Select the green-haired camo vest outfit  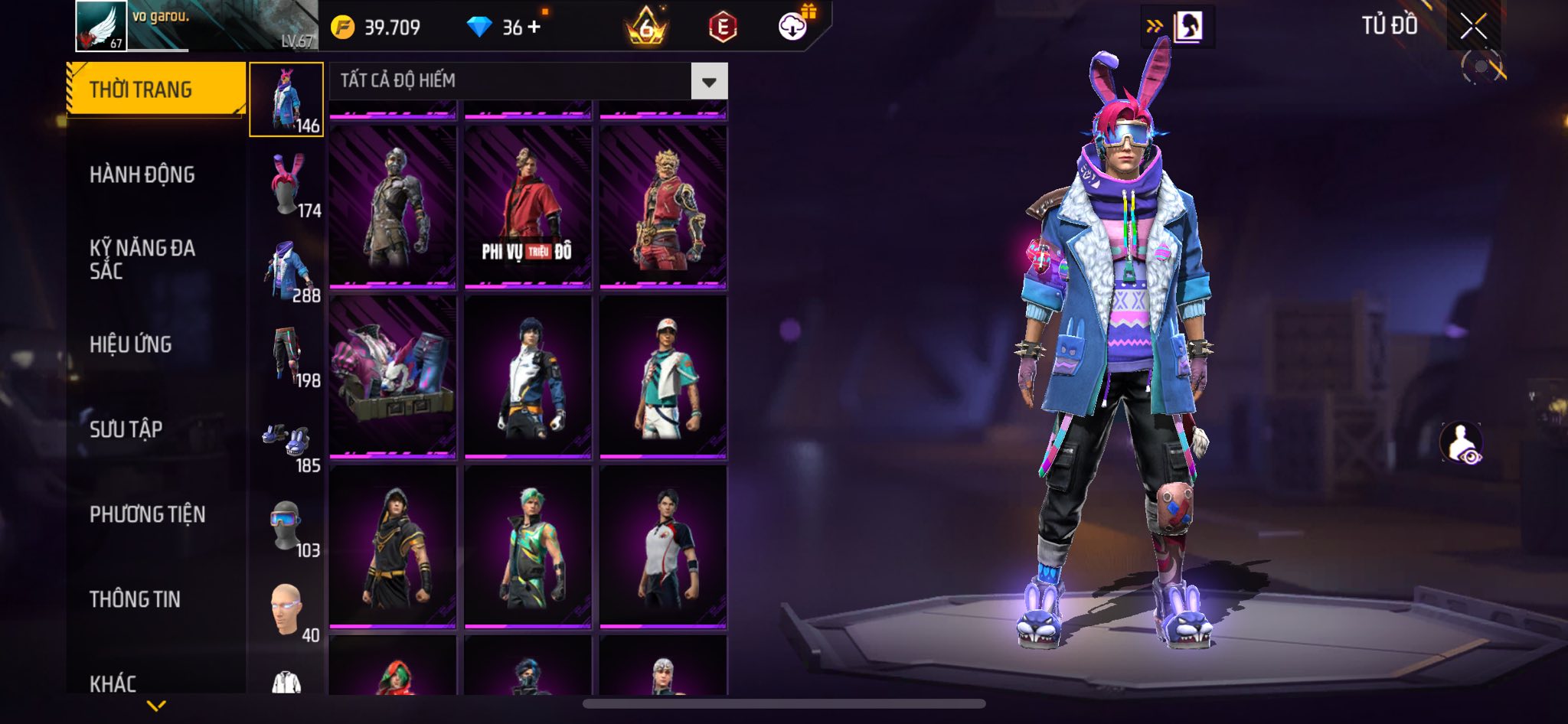coord(528,546)
